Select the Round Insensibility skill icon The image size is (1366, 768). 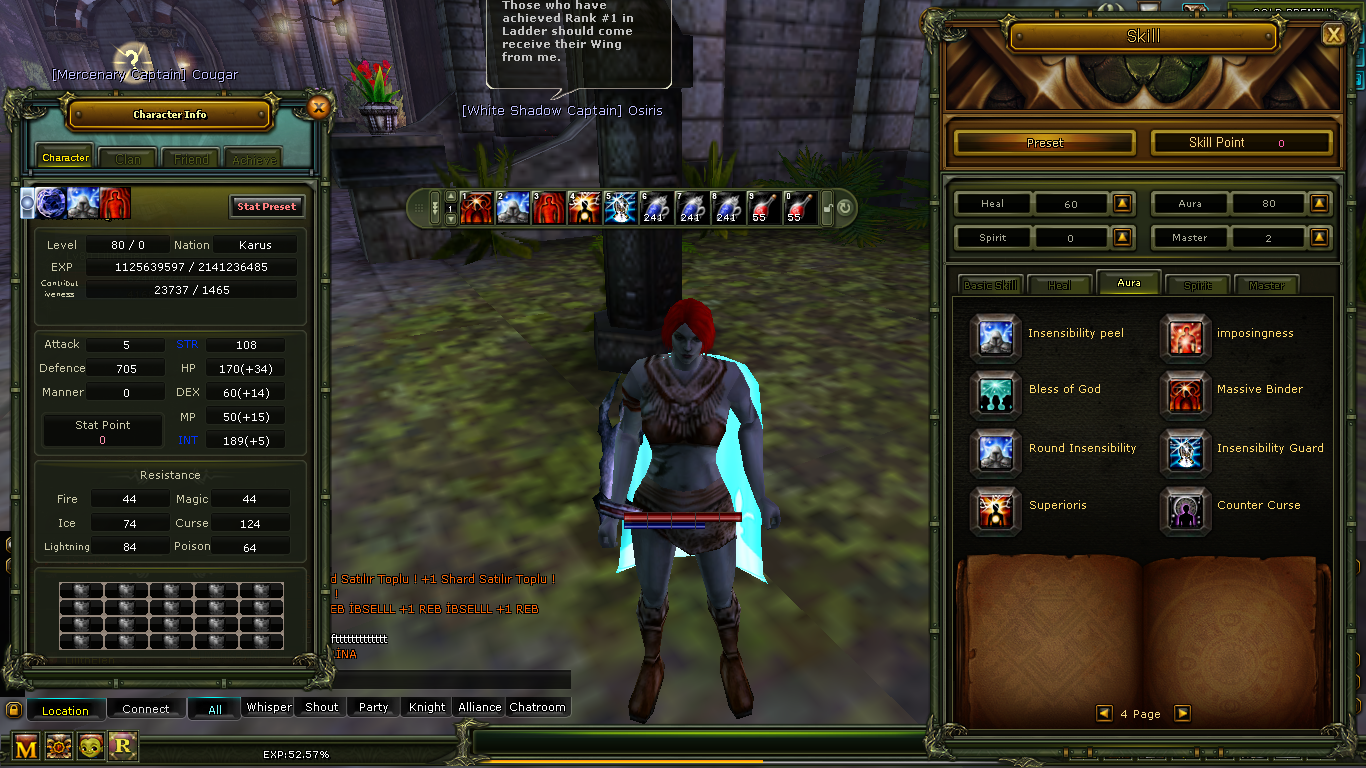click(995, 453)
